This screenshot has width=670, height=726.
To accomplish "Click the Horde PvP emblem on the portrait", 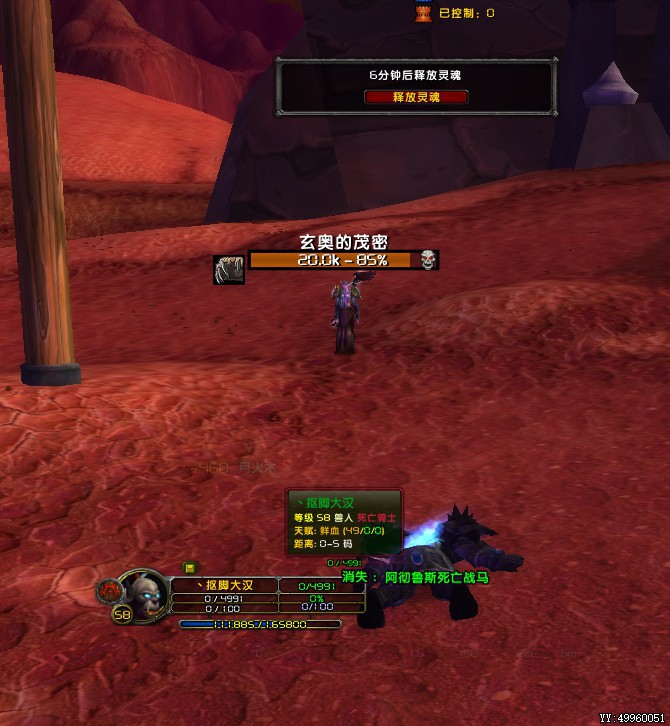I will coord(108,590).
